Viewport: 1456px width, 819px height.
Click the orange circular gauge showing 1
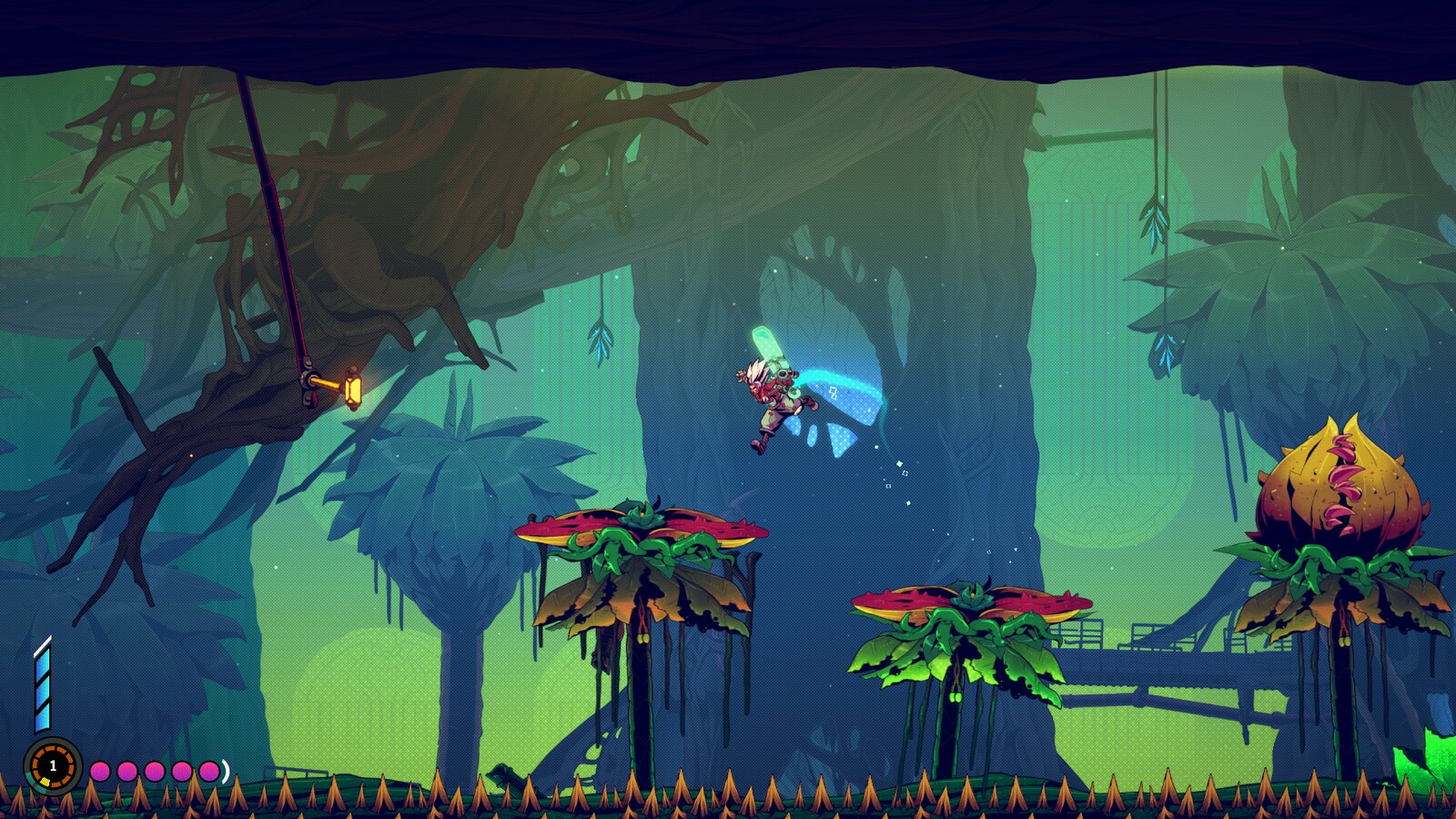pos(53,766)
